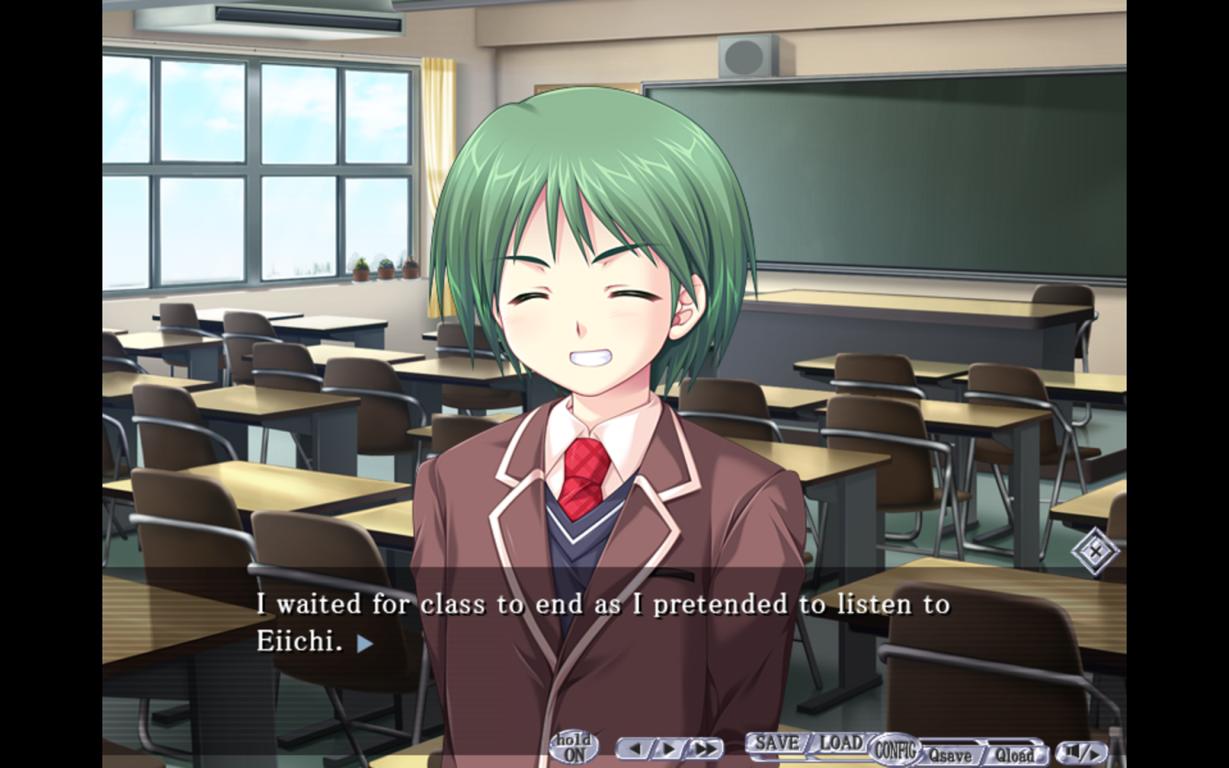The image size is (1229, 768).
Task: Quick load with the Qload button
Action: (1014, 755)
